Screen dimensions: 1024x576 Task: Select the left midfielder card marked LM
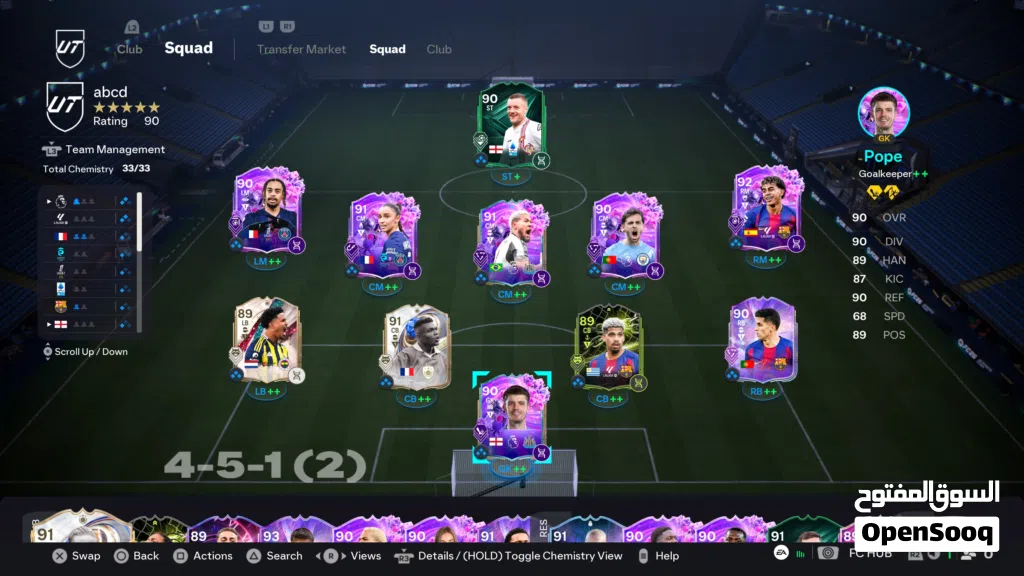point(268,214)
